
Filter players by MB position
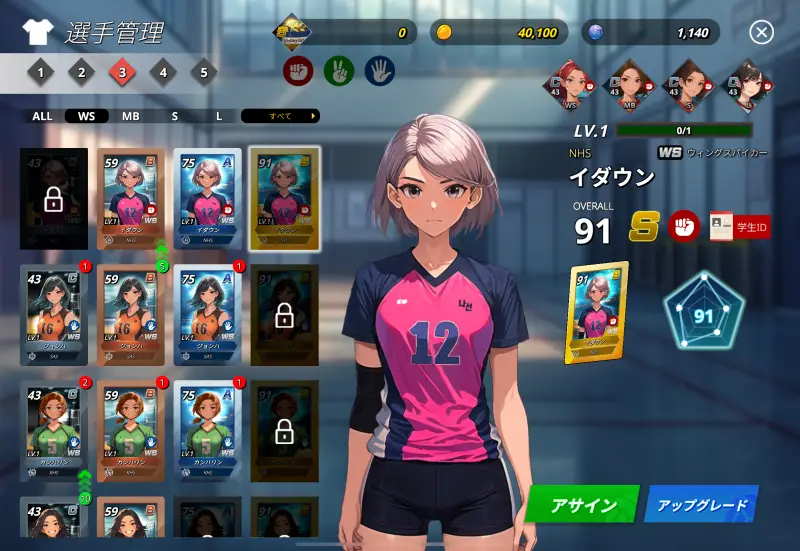[131, 116]
